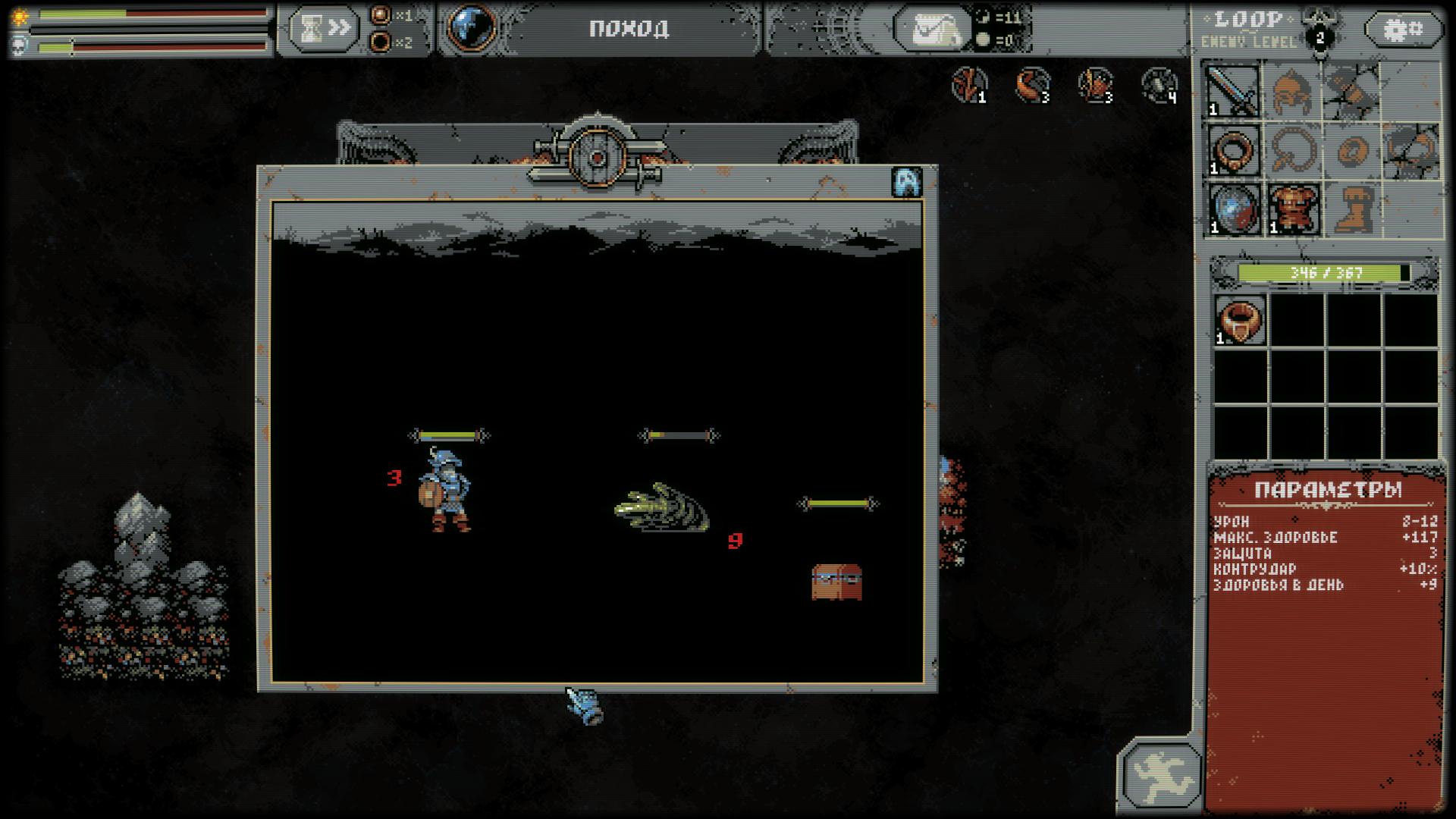The width and height of the screenshot is (1456, 819).
Task: Click the empty amulet equipment slot
Action: coord(1292,150)
